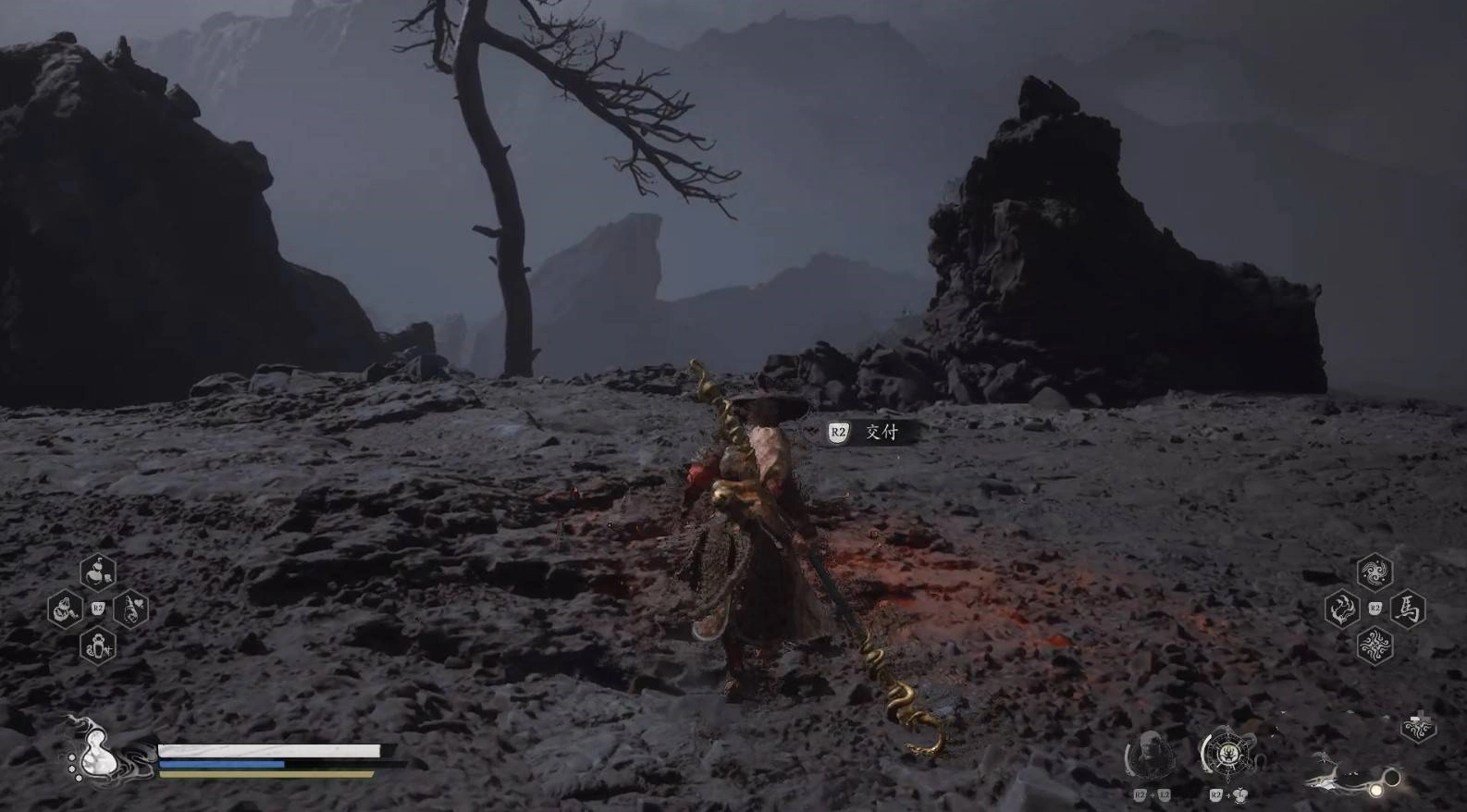The image size is (1467, 812).
Task: Choose the jar with sparkle item slot
Action: pyautogui.click(x=97, y=646)
